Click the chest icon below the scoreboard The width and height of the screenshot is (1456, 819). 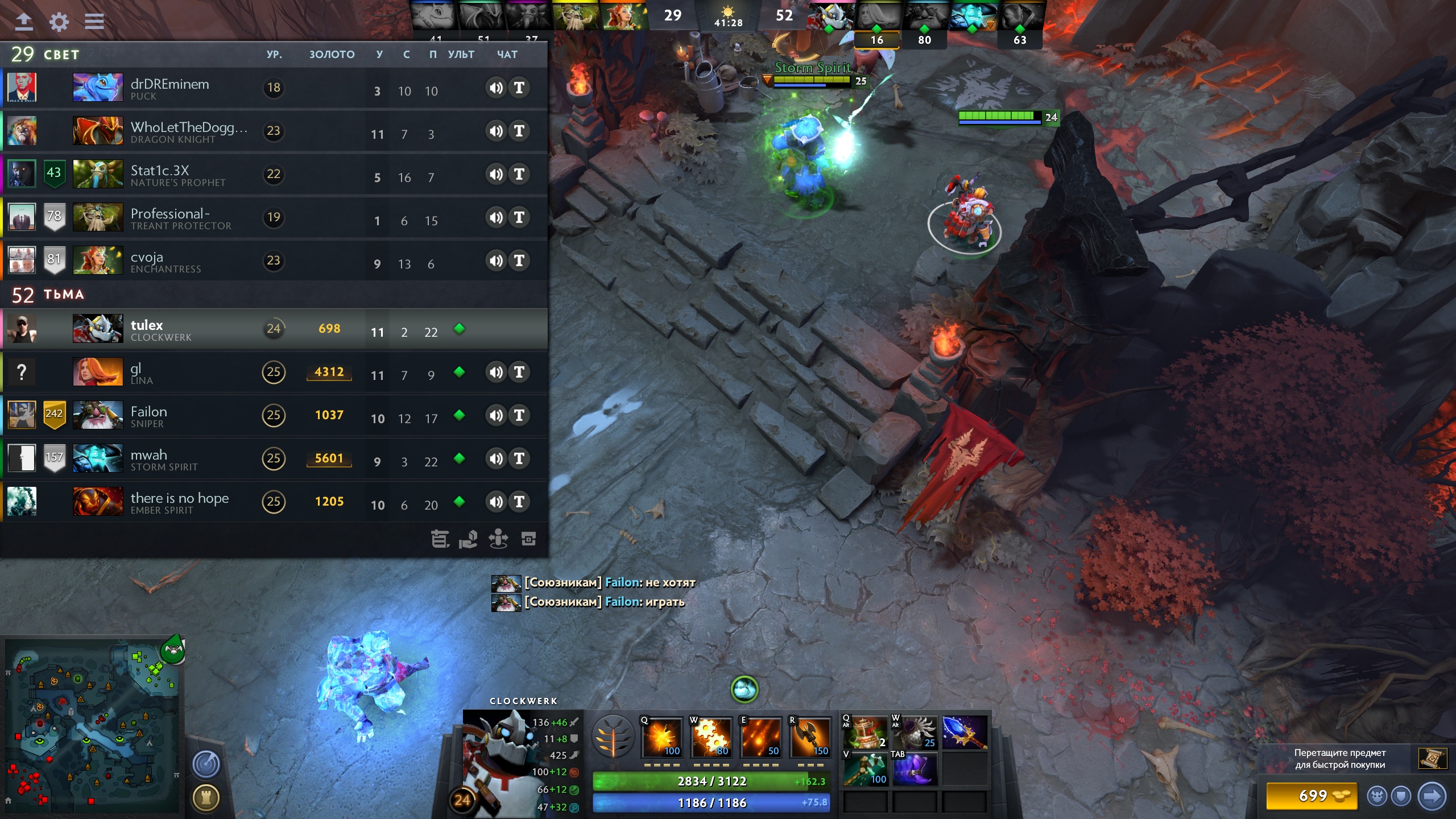coord(528,539)
